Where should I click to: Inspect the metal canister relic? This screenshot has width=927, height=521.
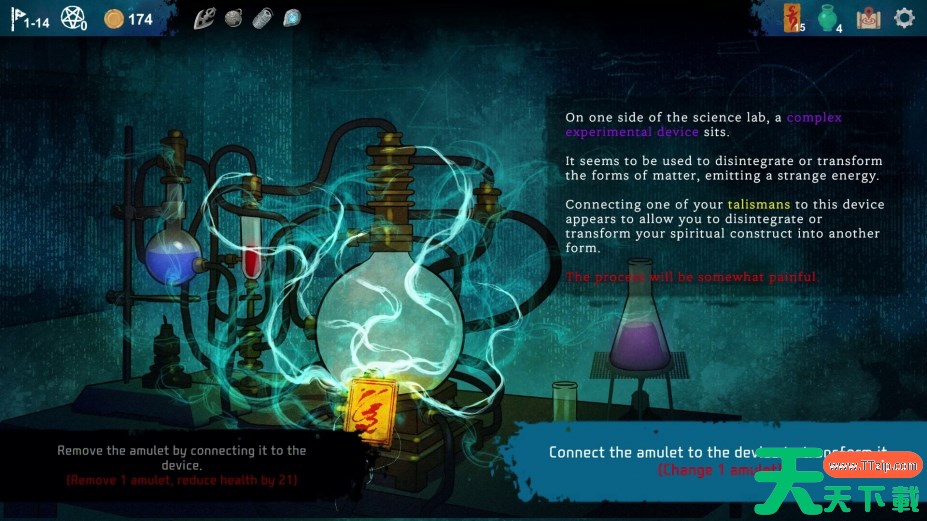click(262, 18)
